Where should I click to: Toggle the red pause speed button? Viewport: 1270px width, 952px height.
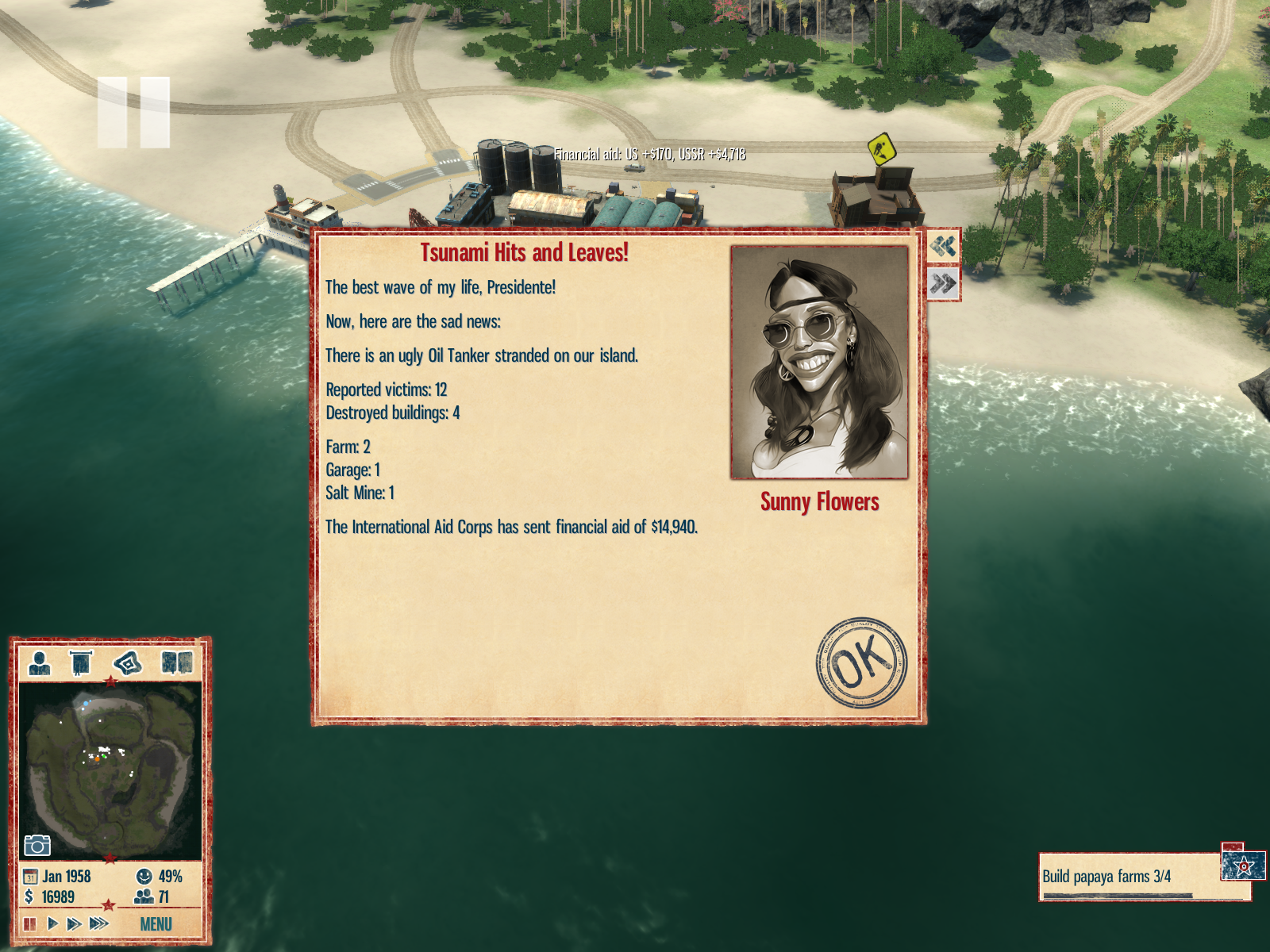pos(30,923)
